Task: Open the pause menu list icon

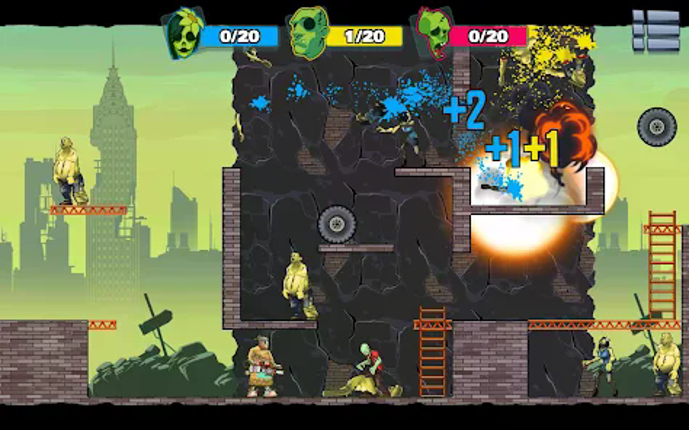Action: [655, 32]
